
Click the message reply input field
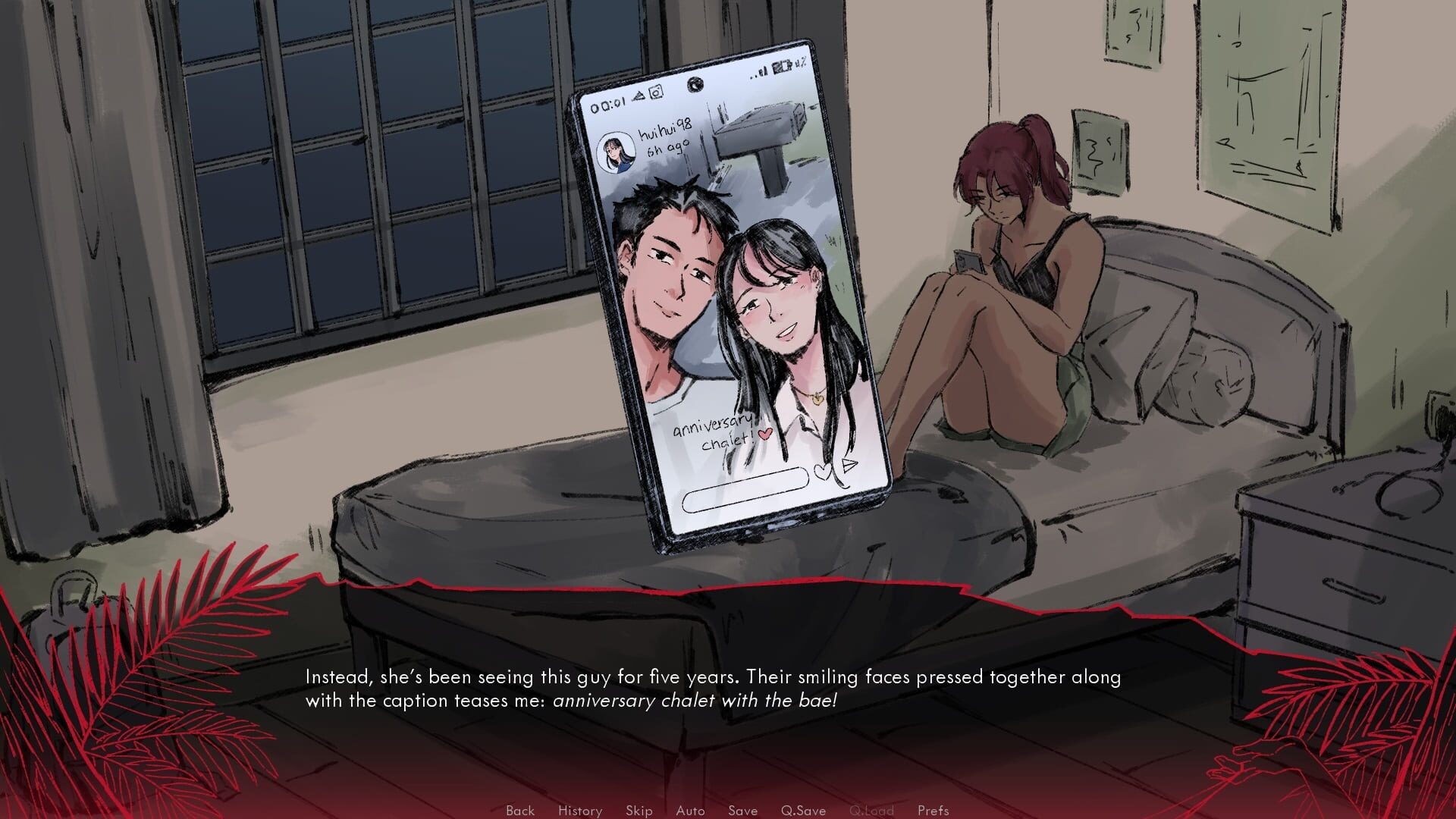click(x=745, y=489)
